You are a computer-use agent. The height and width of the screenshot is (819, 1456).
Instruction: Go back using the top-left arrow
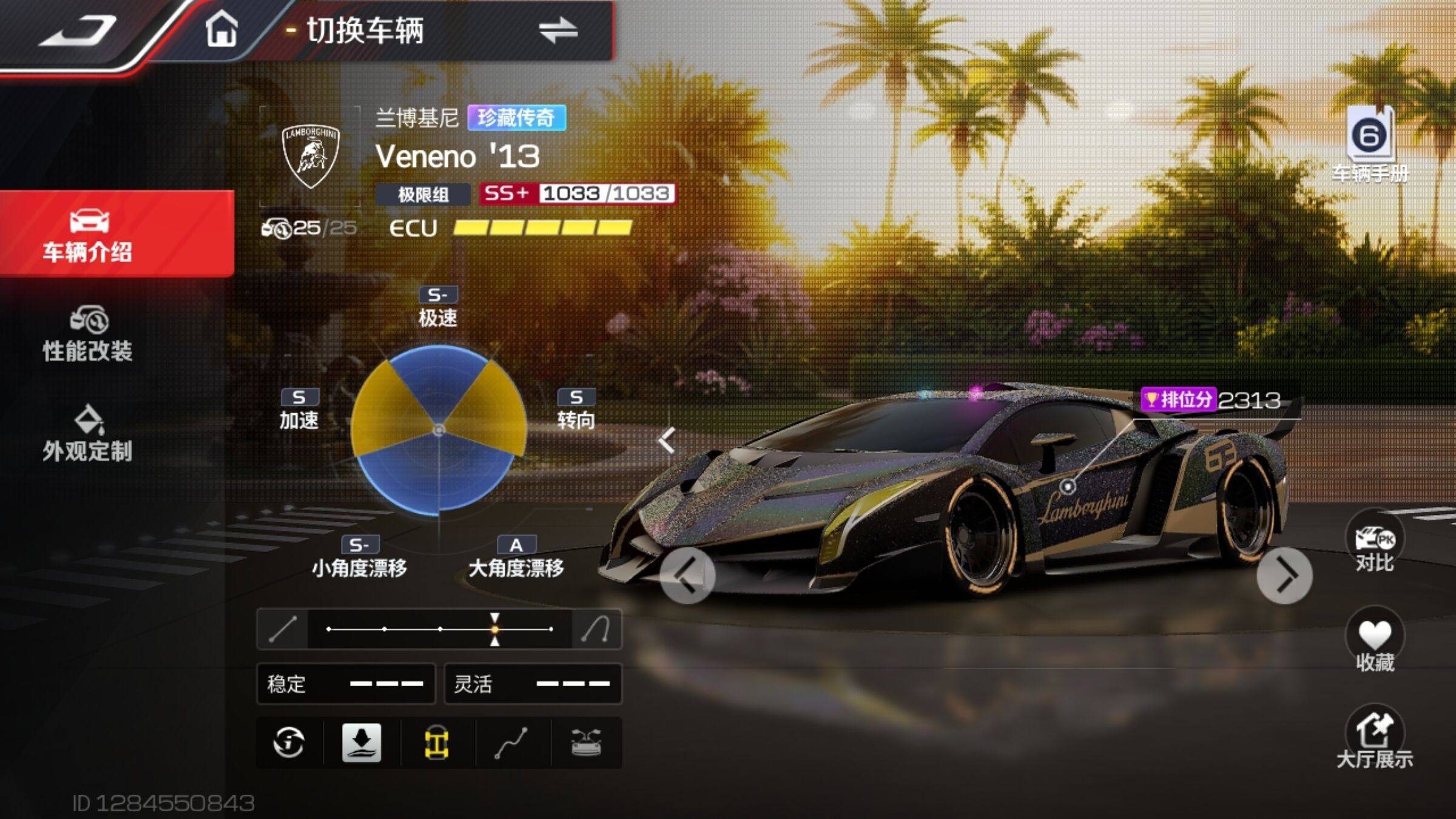click(78, 32)
